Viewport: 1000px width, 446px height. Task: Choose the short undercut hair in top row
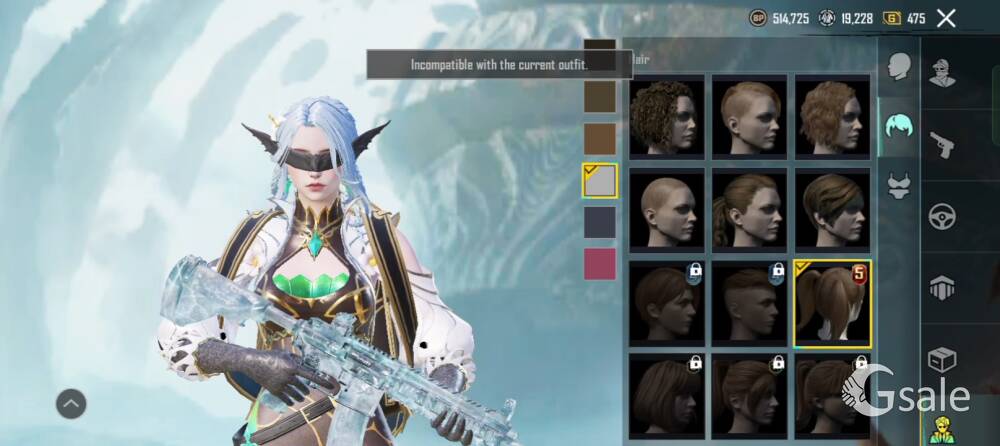[x=750, y=115]
